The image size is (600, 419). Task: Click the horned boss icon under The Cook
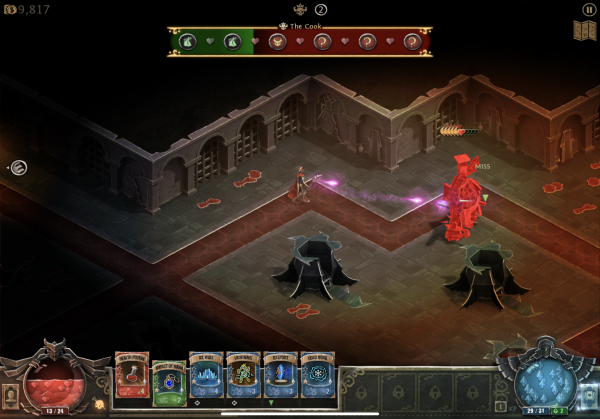click(x=300, y=10)
